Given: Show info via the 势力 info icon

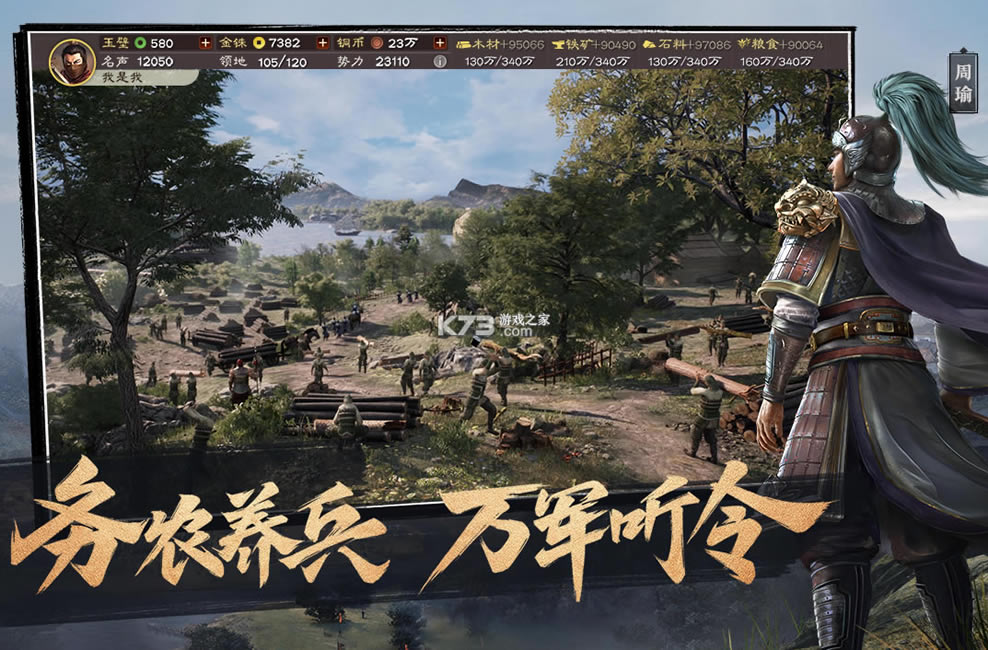Looking at the screenshot, I should point(440,61).
